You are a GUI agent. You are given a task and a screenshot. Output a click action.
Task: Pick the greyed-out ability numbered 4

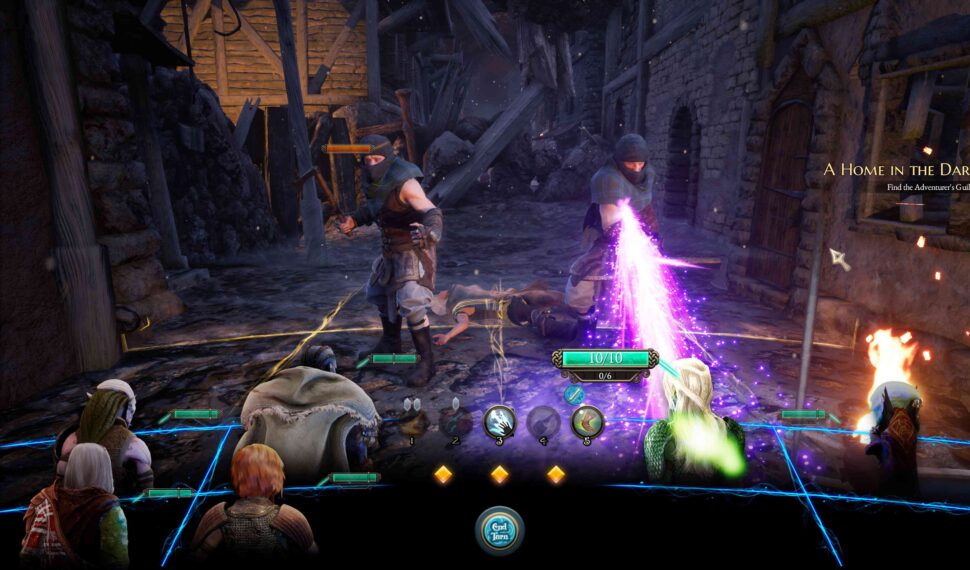click(543, 422)
